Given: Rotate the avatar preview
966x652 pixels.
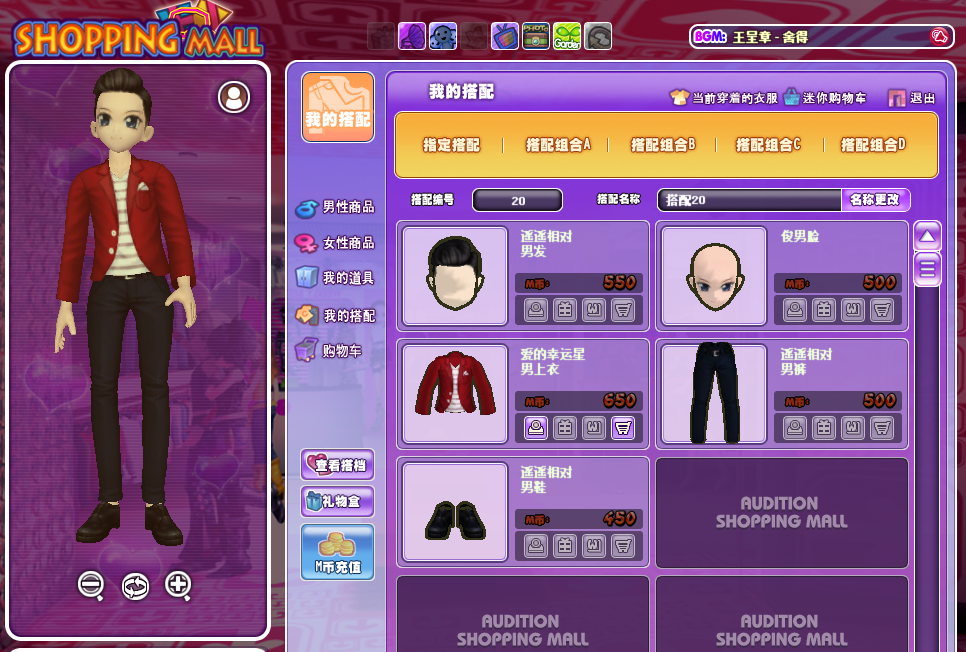Looking at the screenshot, I should (135, 586).
